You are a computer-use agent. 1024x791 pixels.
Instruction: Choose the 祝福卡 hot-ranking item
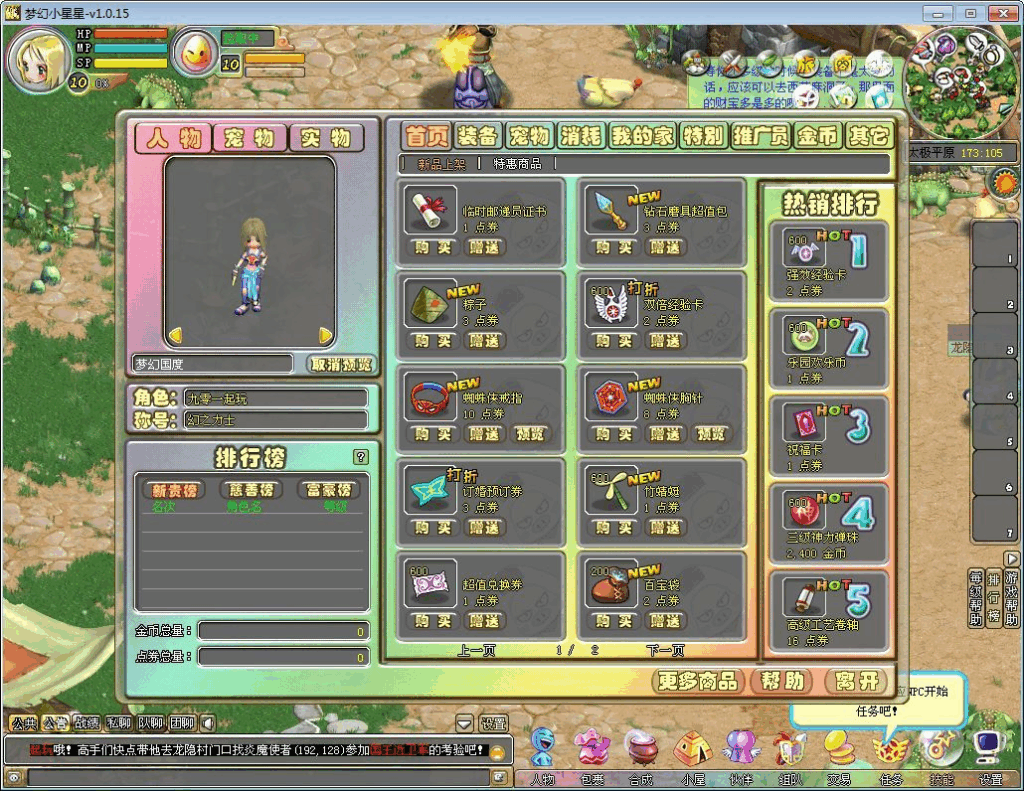point(828,435)
